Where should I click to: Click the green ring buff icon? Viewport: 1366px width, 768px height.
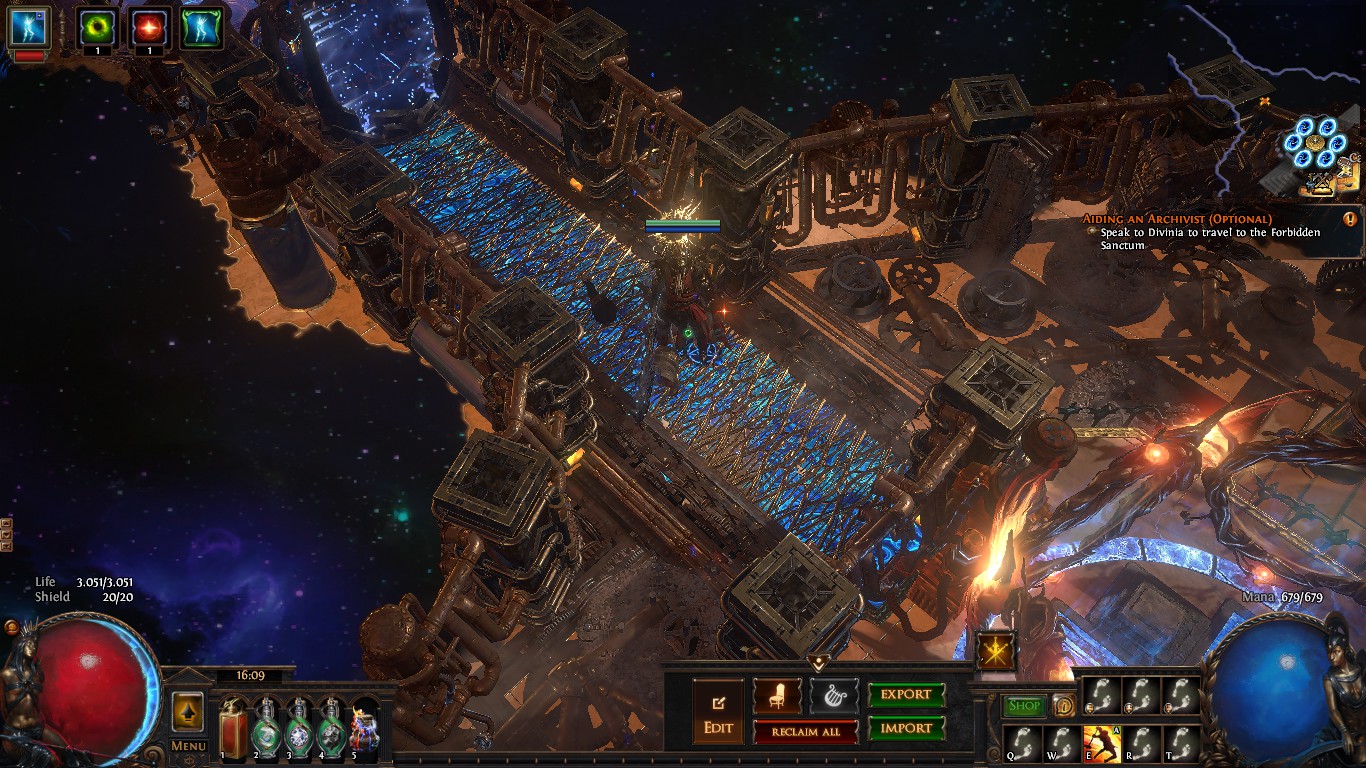[x=96, y=29]
